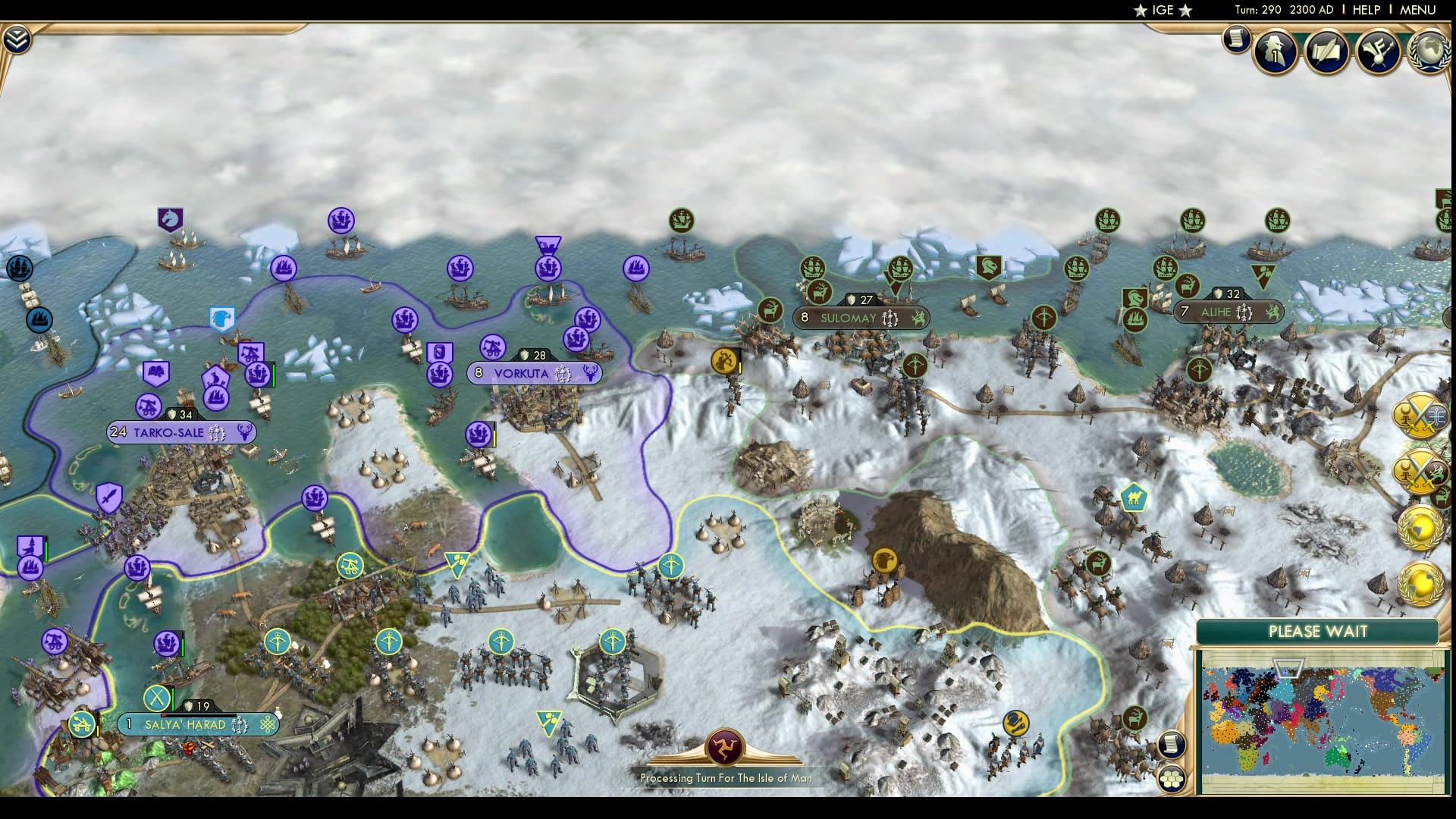Click the war notification showing the deer emblem
Screen dimensions: 1456x819
pos(1420,472)
